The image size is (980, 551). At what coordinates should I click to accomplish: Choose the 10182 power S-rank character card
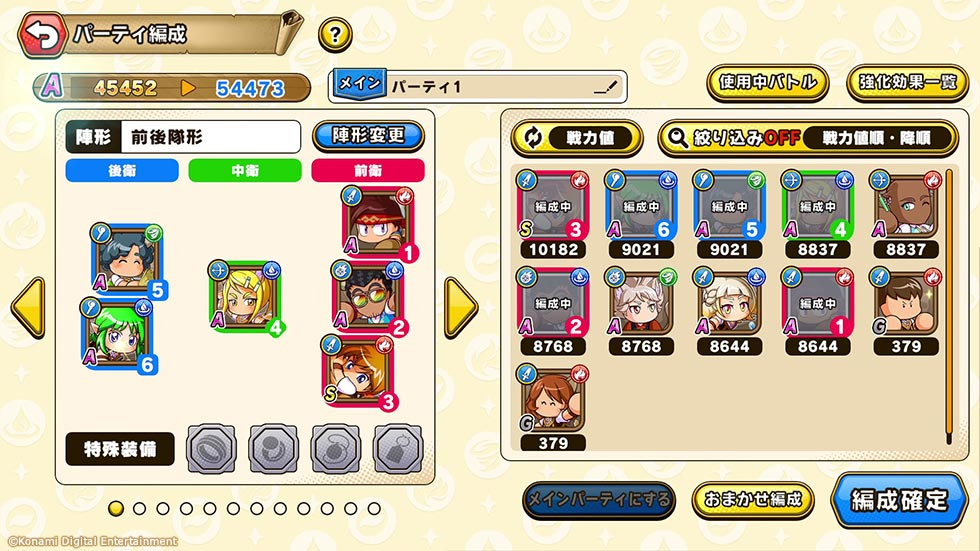[552, 205]
